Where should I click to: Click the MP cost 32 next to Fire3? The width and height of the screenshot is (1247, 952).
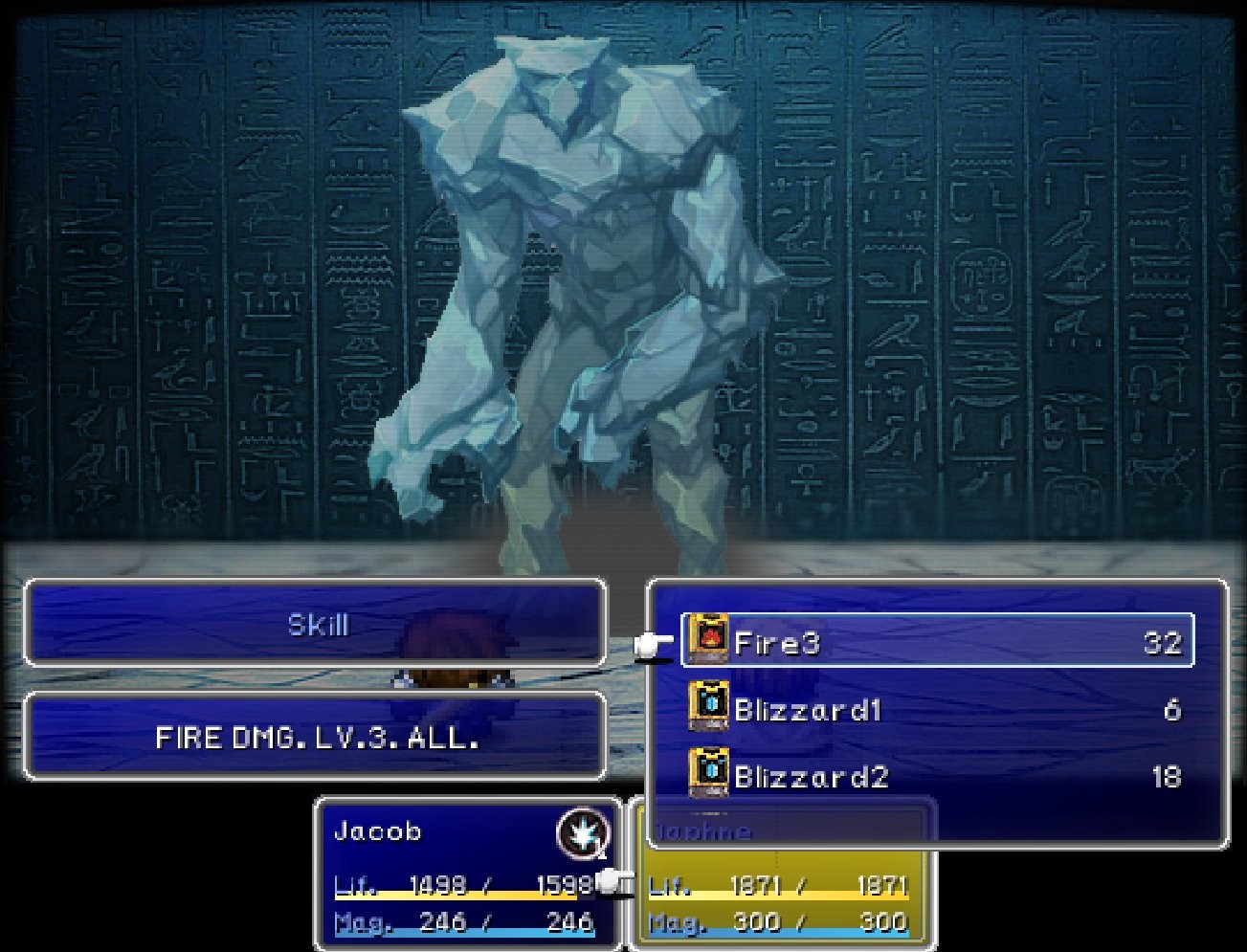(1166, 642)
